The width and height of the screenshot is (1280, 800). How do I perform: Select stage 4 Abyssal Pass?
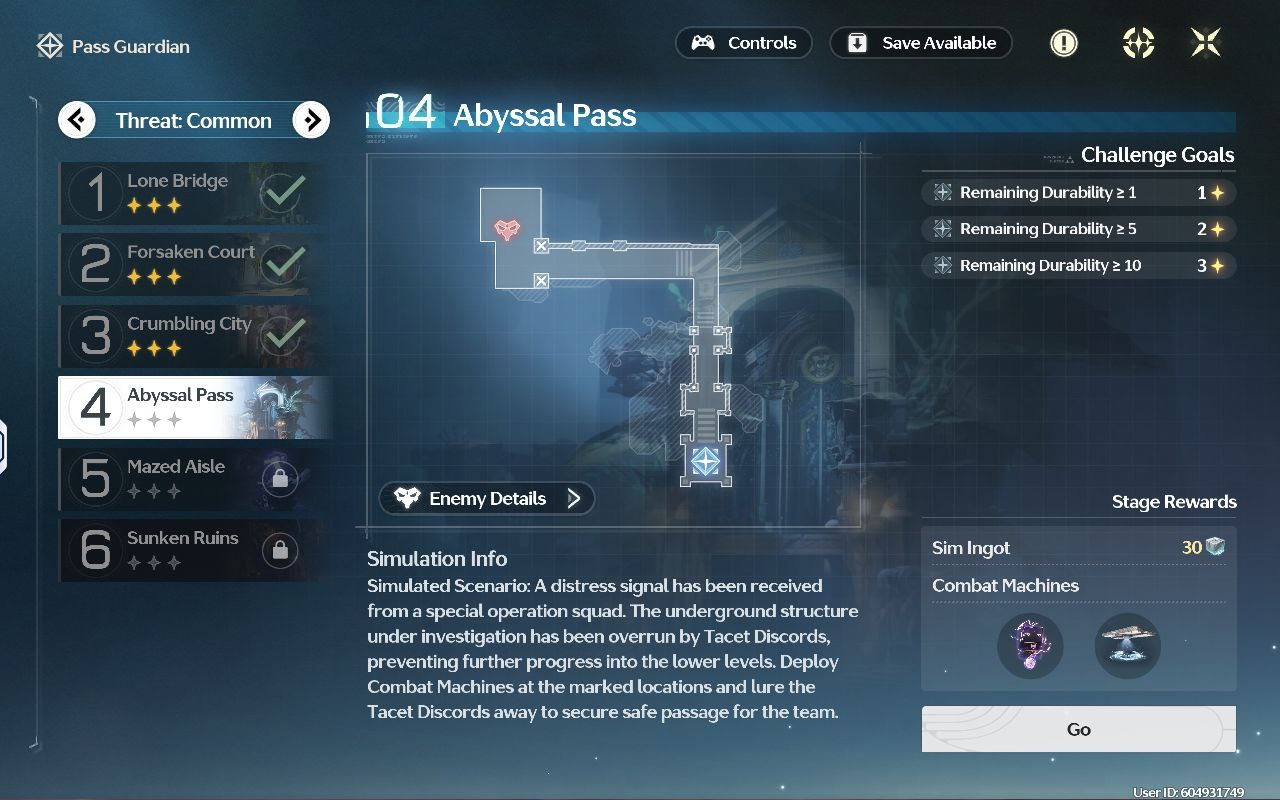tap(193, 407)
